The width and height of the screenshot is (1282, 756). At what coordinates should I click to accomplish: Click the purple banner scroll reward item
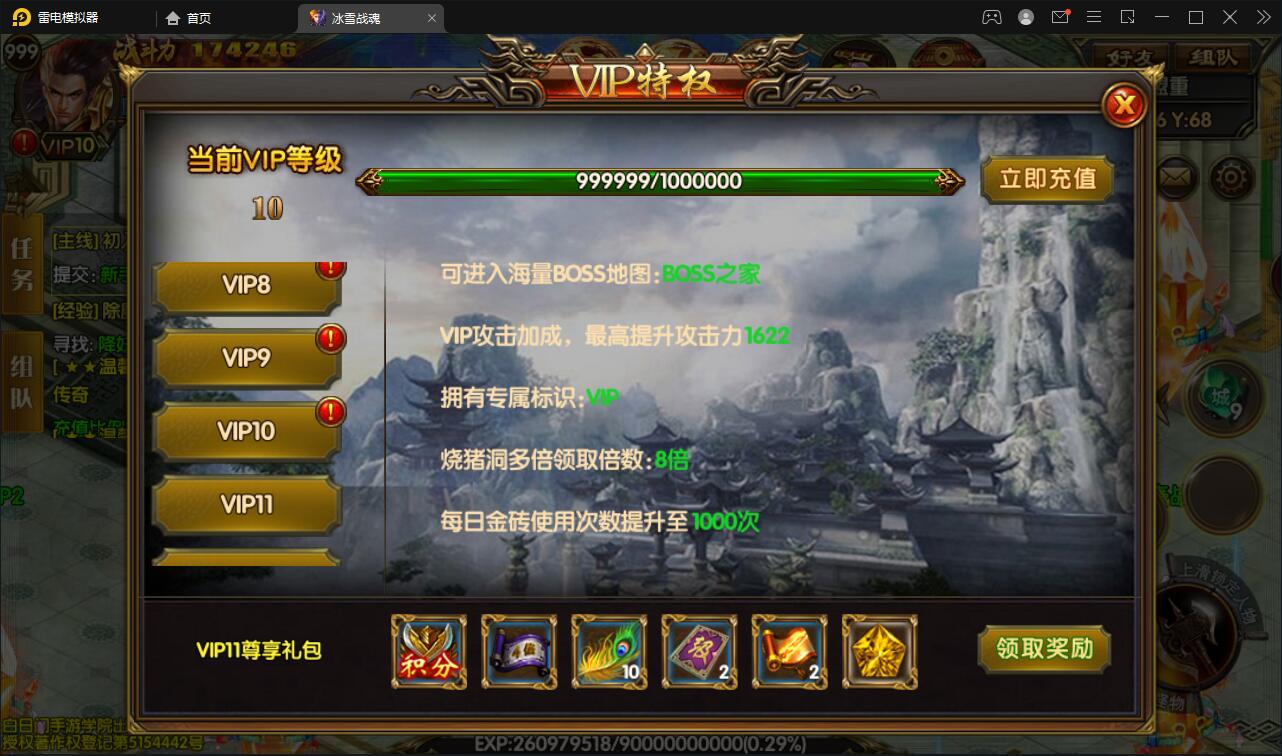tap(518, 652)
